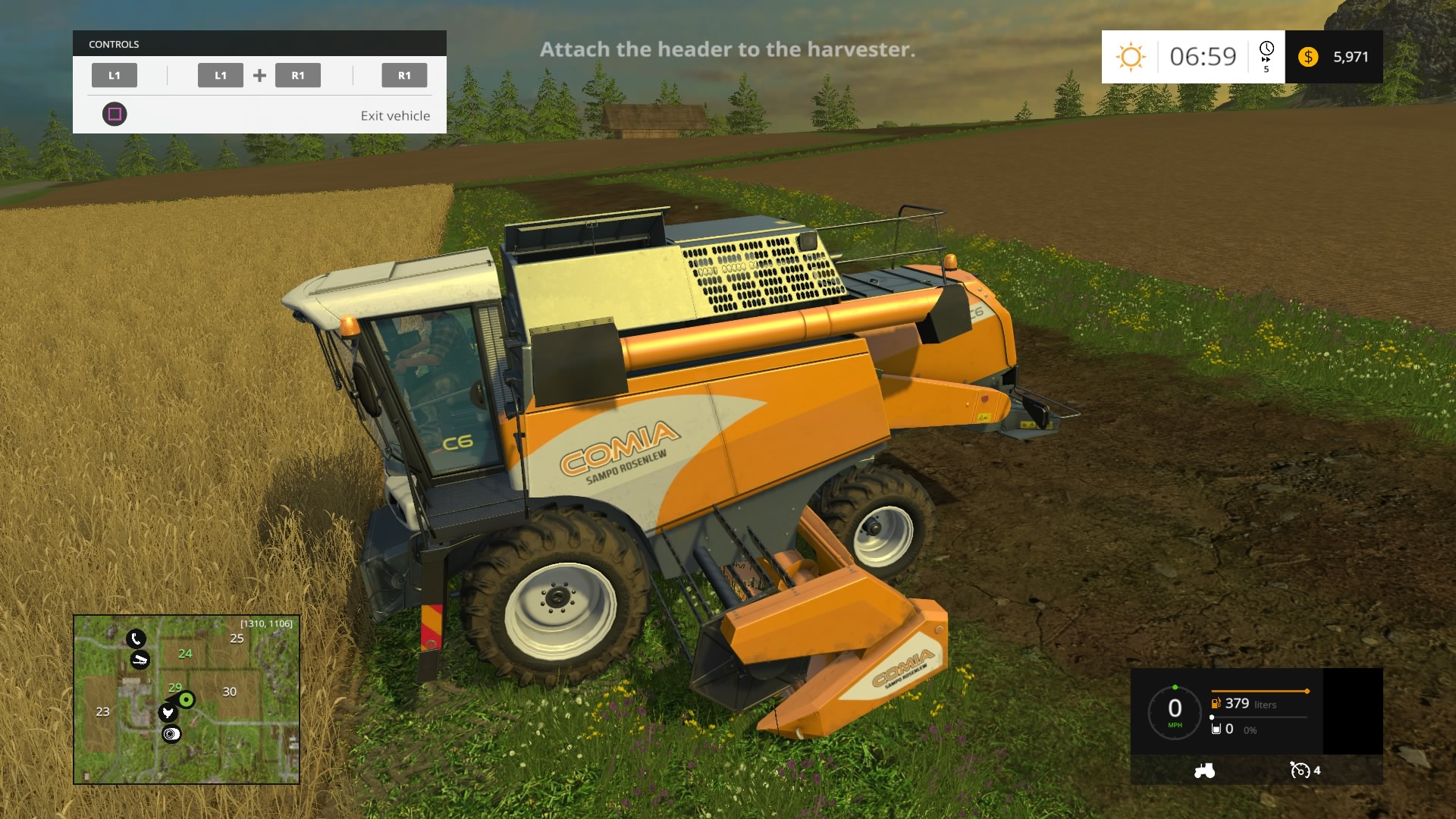Pick green field 24 on the minimap
The image size is (1456, 819).
pyautogui.click(x=185, y=654)
